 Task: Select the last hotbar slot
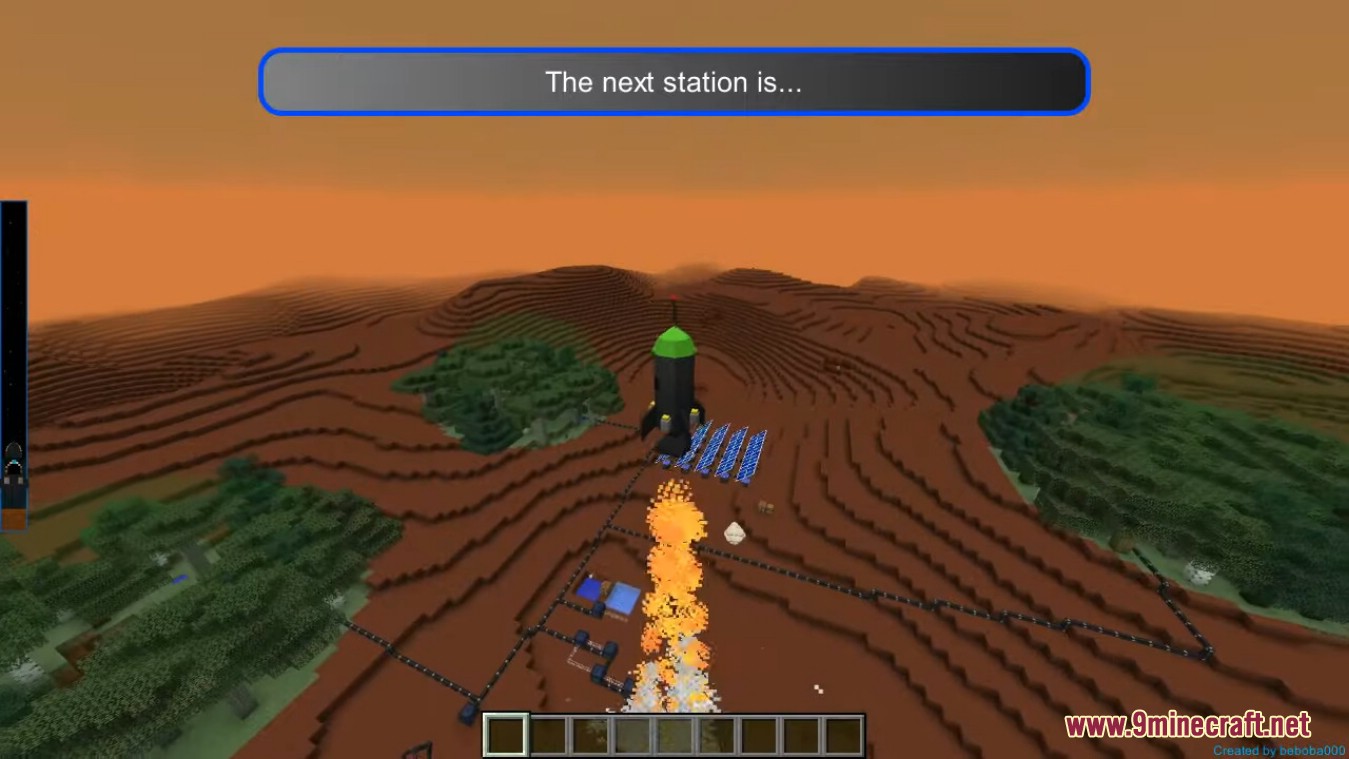(843, 734)
